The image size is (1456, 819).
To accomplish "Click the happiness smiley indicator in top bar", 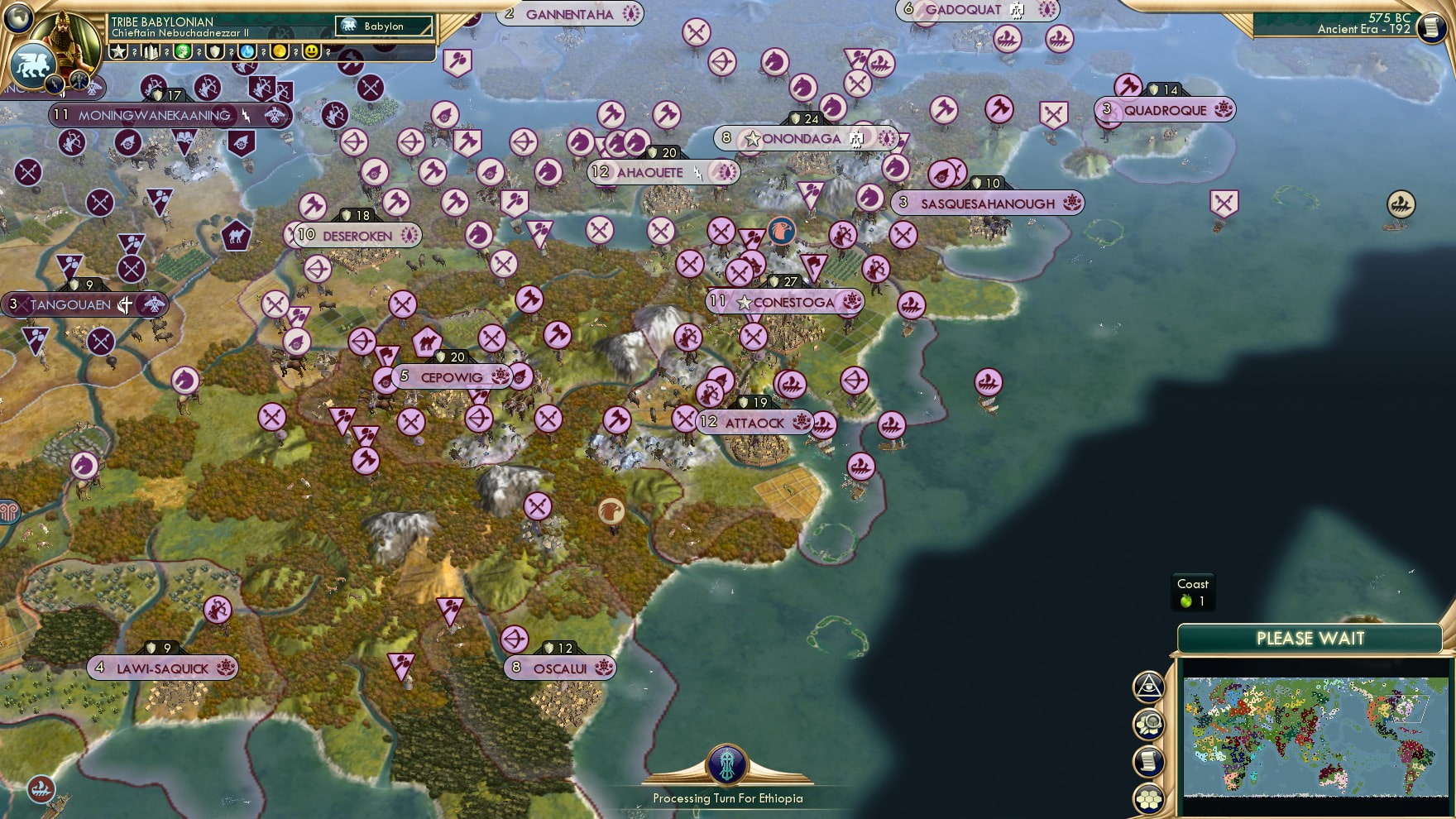I will 311,51.
